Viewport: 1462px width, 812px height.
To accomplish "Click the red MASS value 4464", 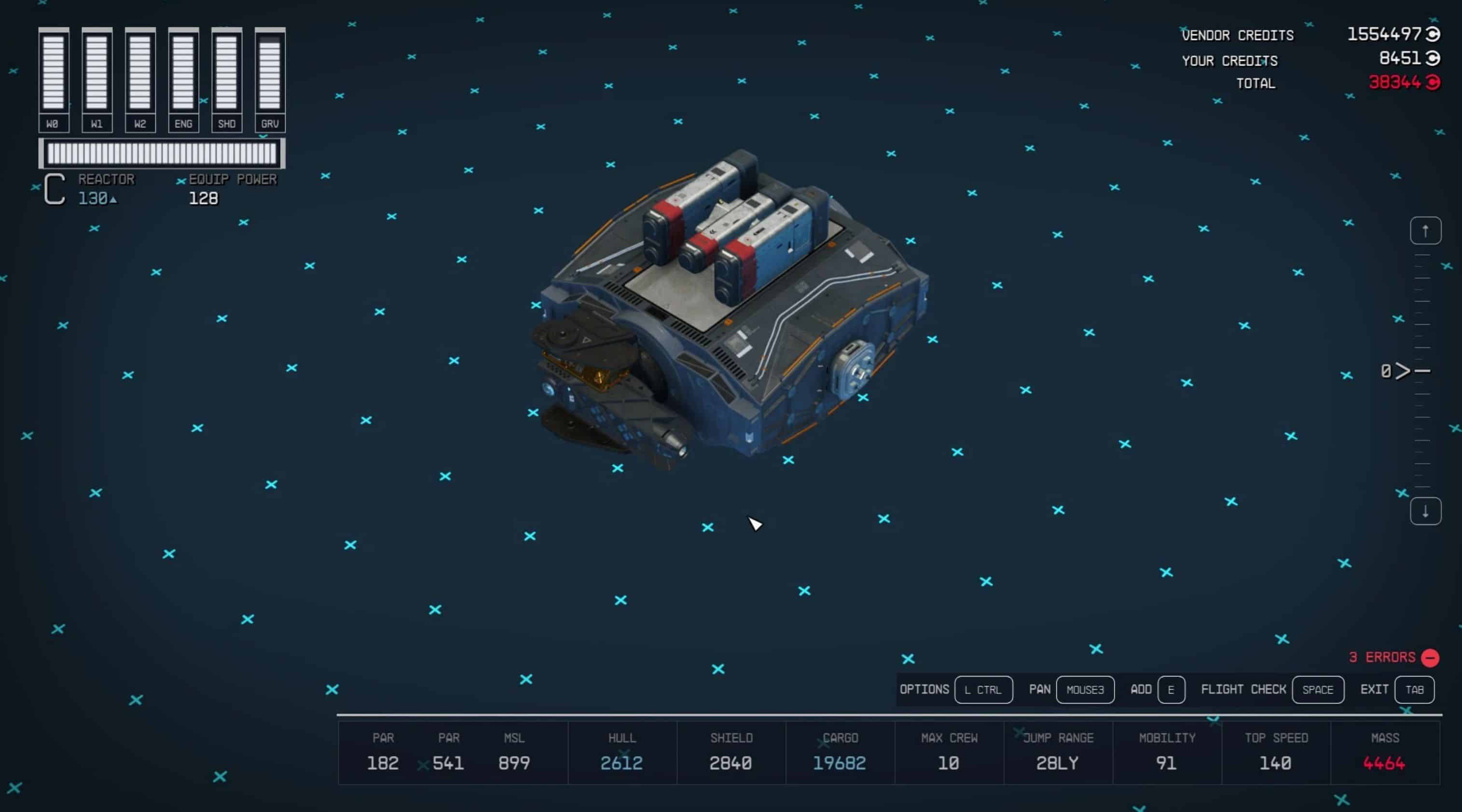I will (x=1385, y=763).
